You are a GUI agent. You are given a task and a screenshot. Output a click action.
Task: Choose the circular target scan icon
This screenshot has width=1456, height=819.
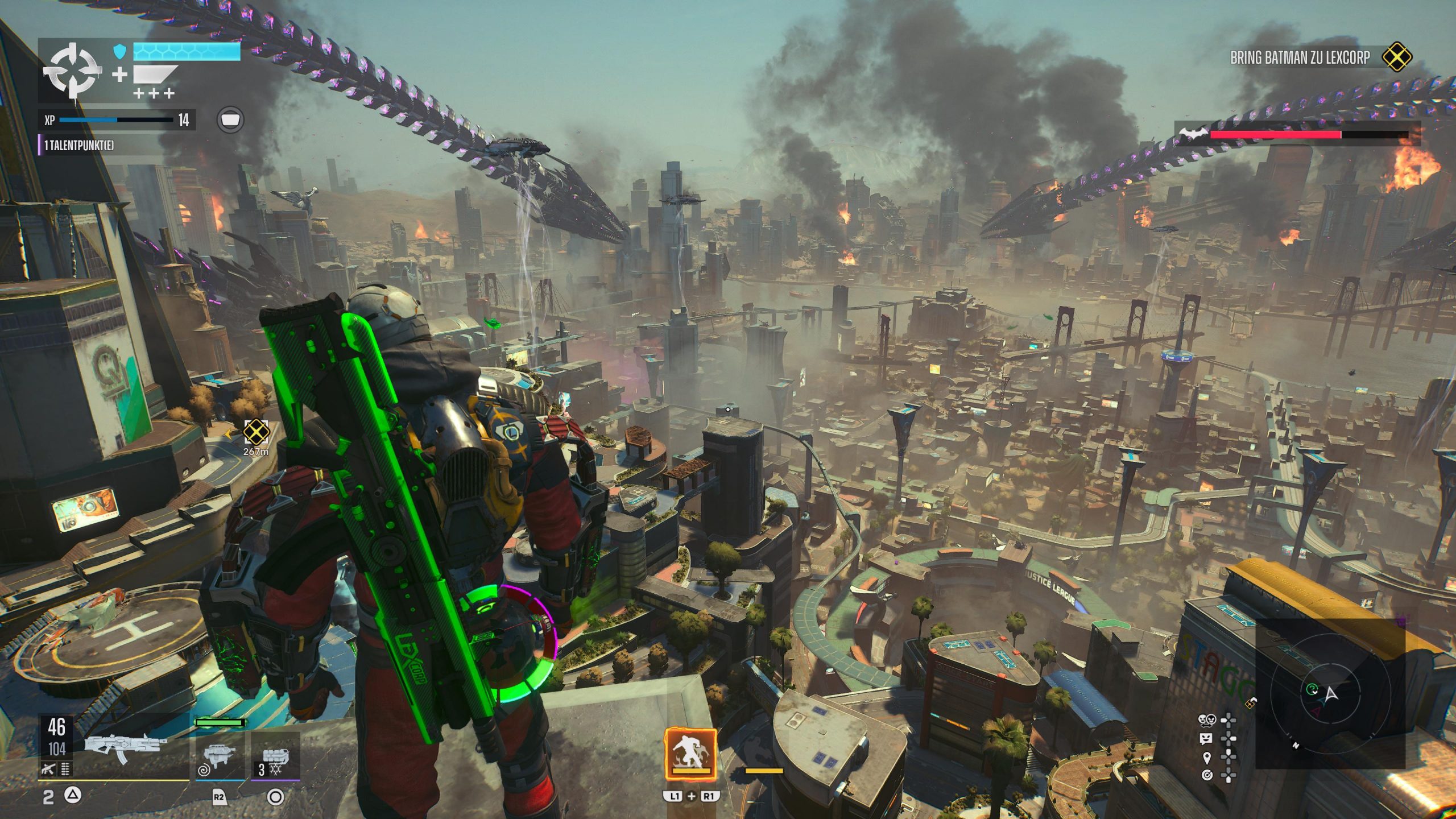tap(1206, 775)
